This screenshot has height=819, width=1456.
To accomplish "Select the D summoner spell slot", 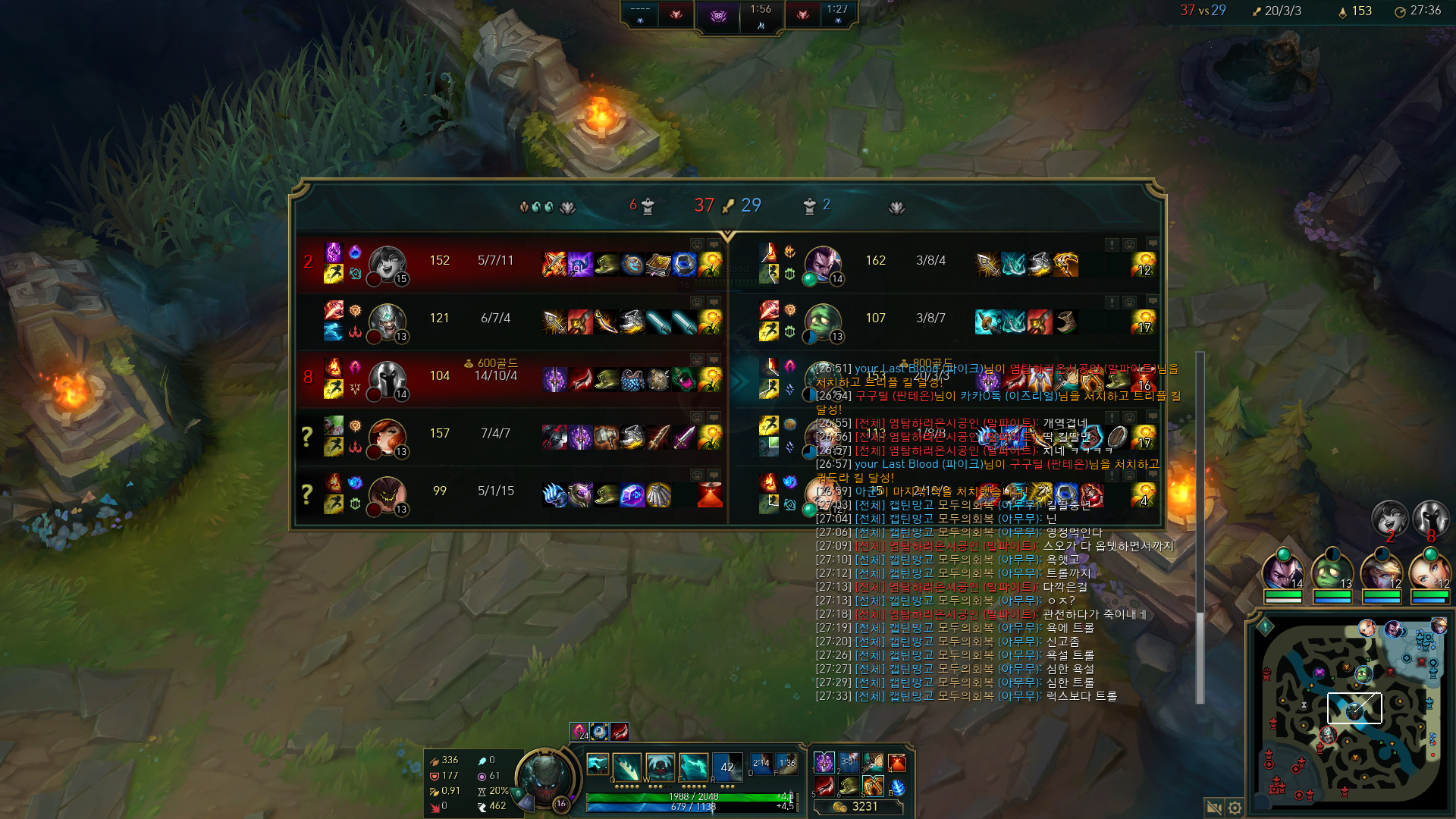I will coord(761,764).
